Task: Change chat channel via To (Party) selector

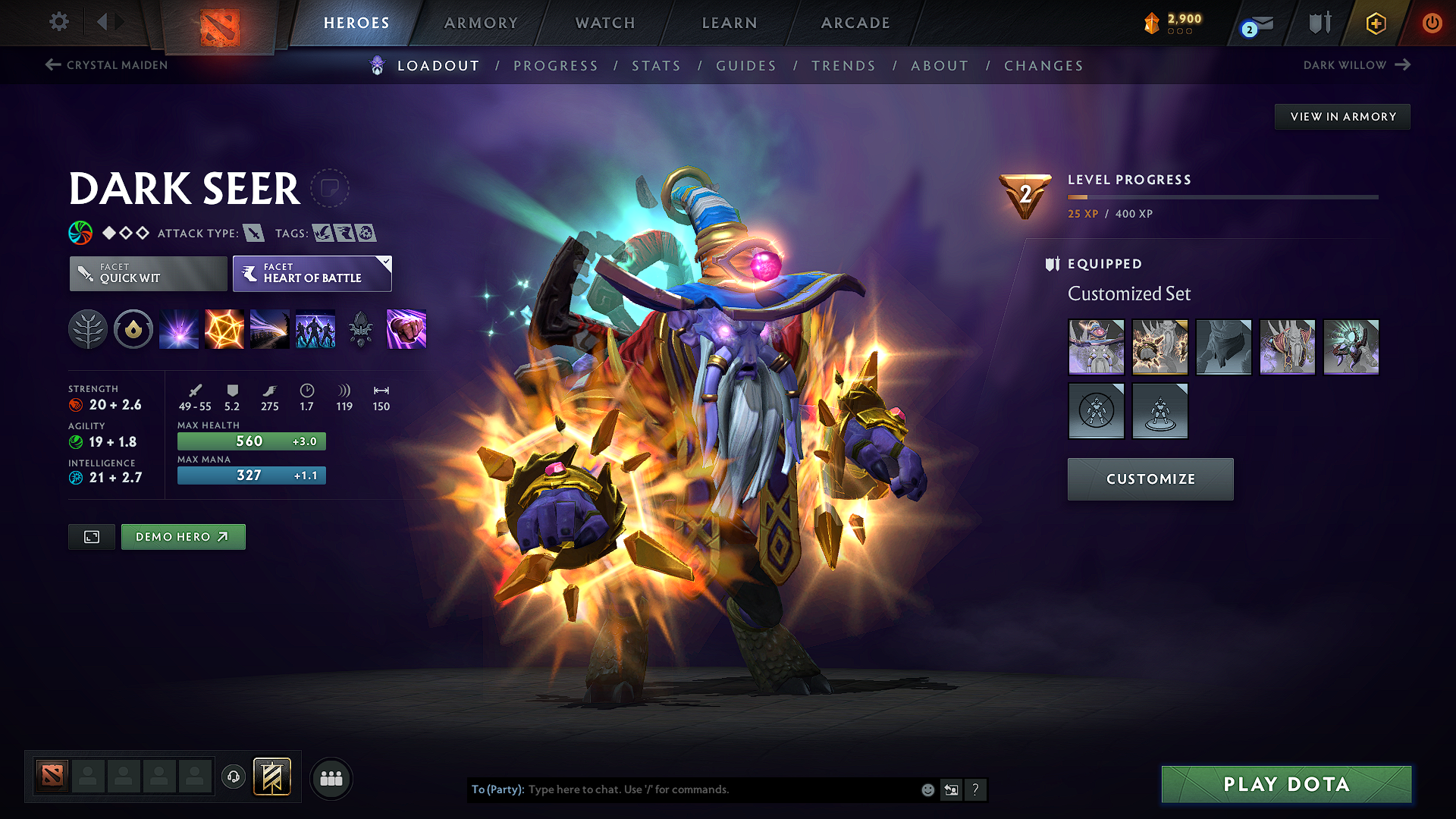Action: pos(497,789)
